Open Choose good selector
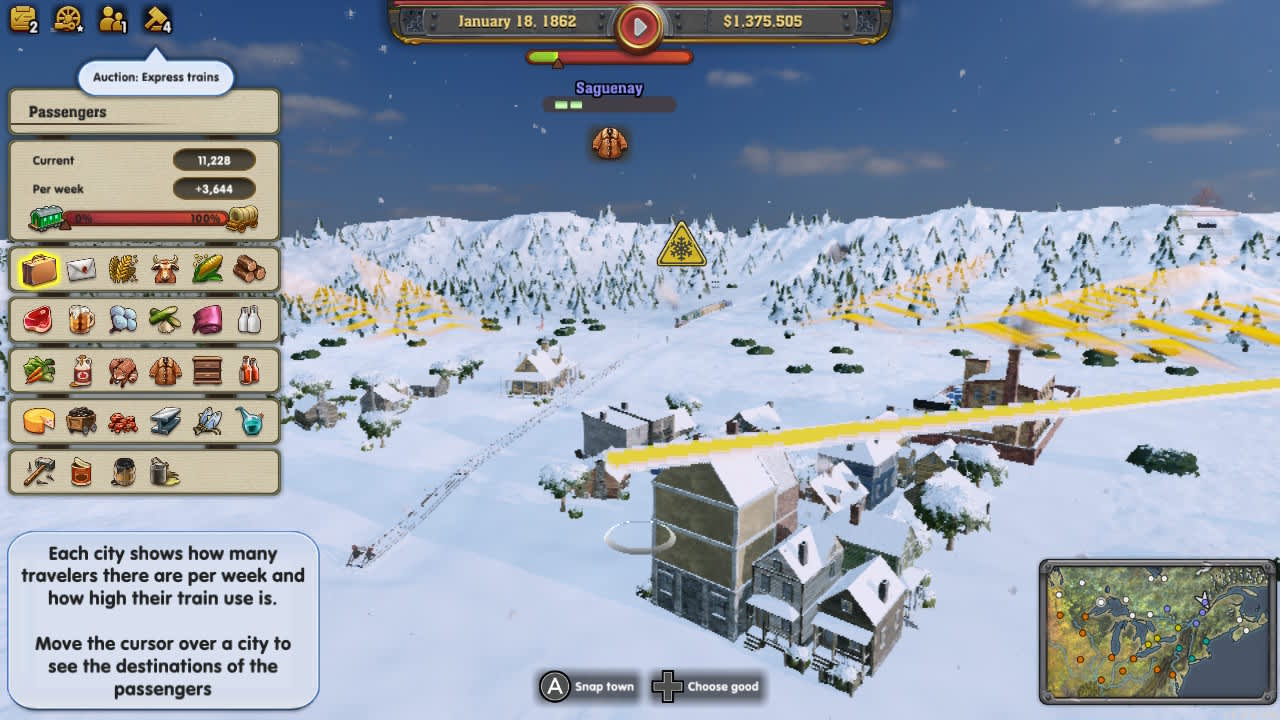The height and width of the screenshot is (720, 1280). click(709, 687)
